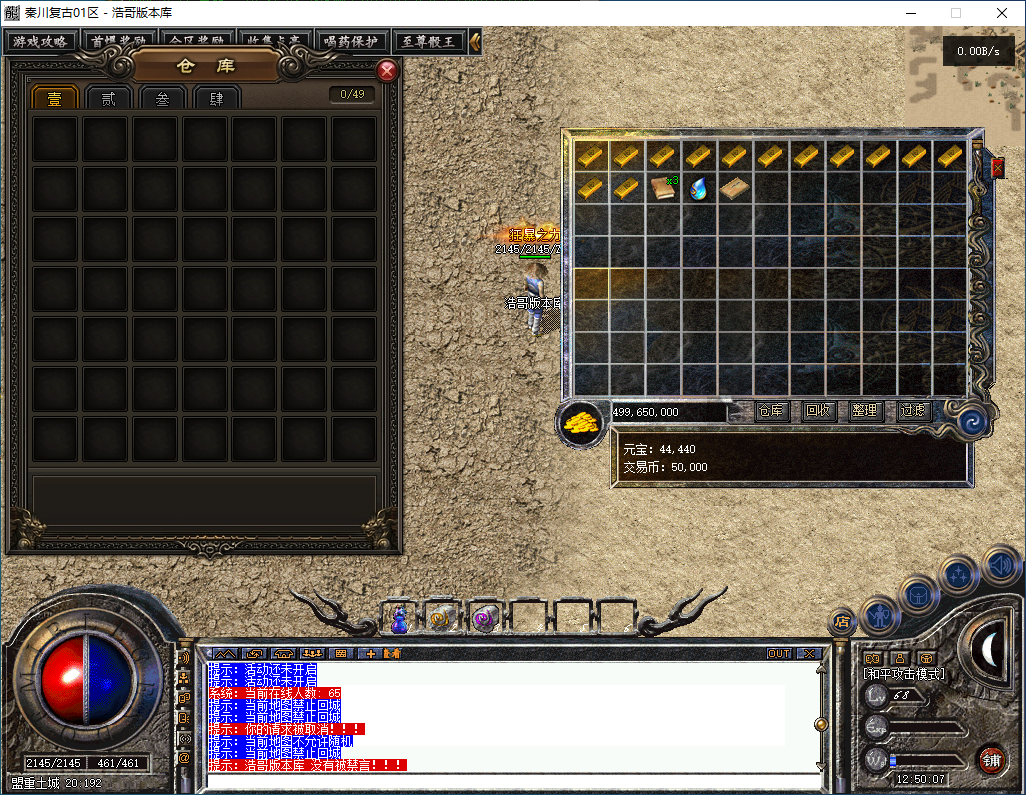Select warehouse tab 壹
This screenshot has width=1026, height=795.
tap(54, 98)
